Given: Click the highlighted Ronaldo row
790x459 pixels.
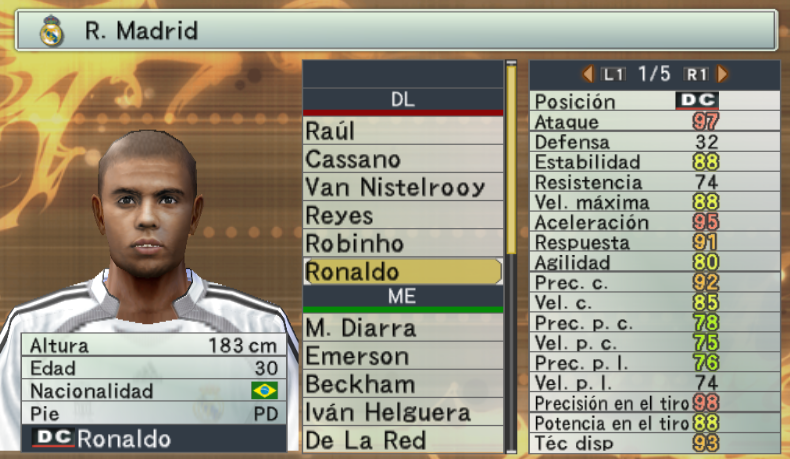Looking at the screenshot, I should pos(402,271).
